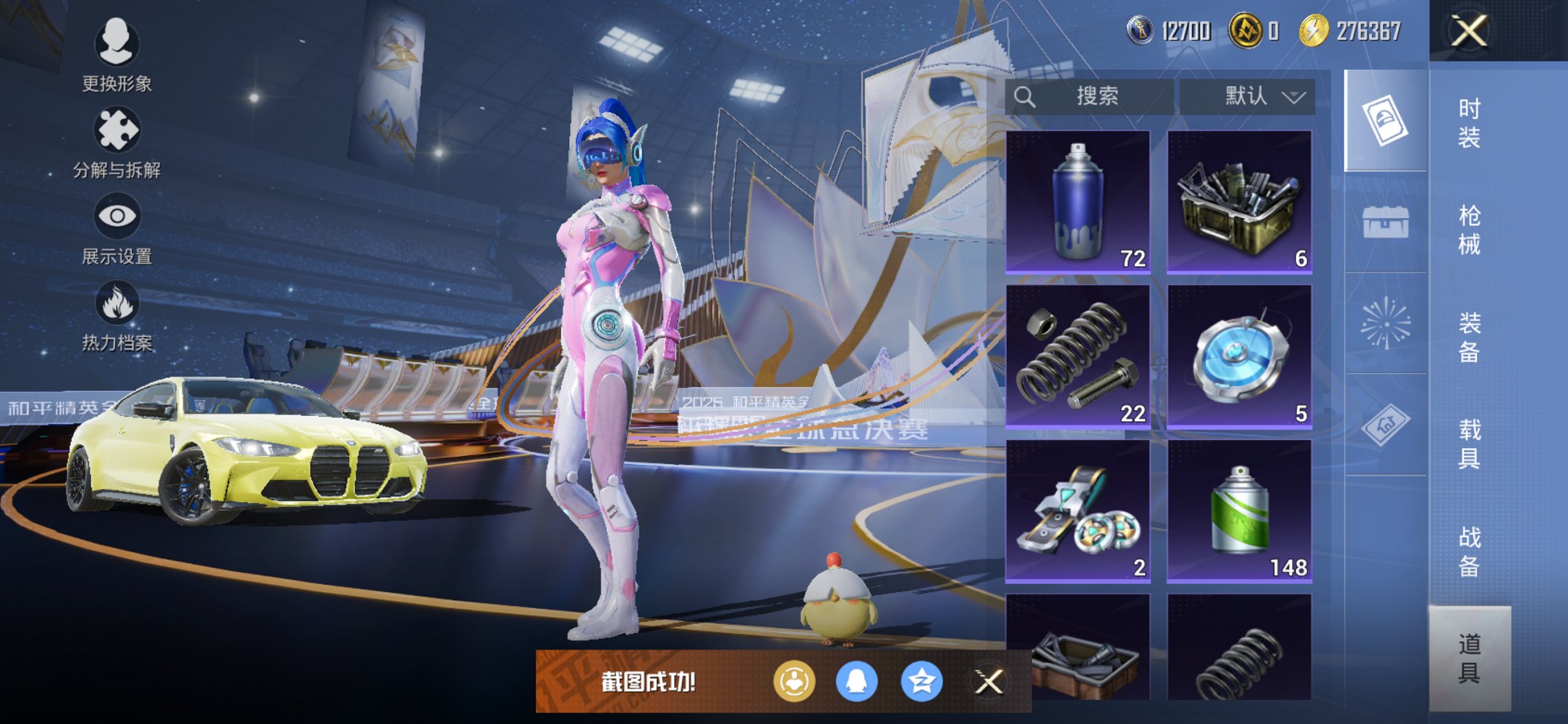Switch to the 枪械 firearms tab
1568x724 pixels.
click(x=1469, y=229)
